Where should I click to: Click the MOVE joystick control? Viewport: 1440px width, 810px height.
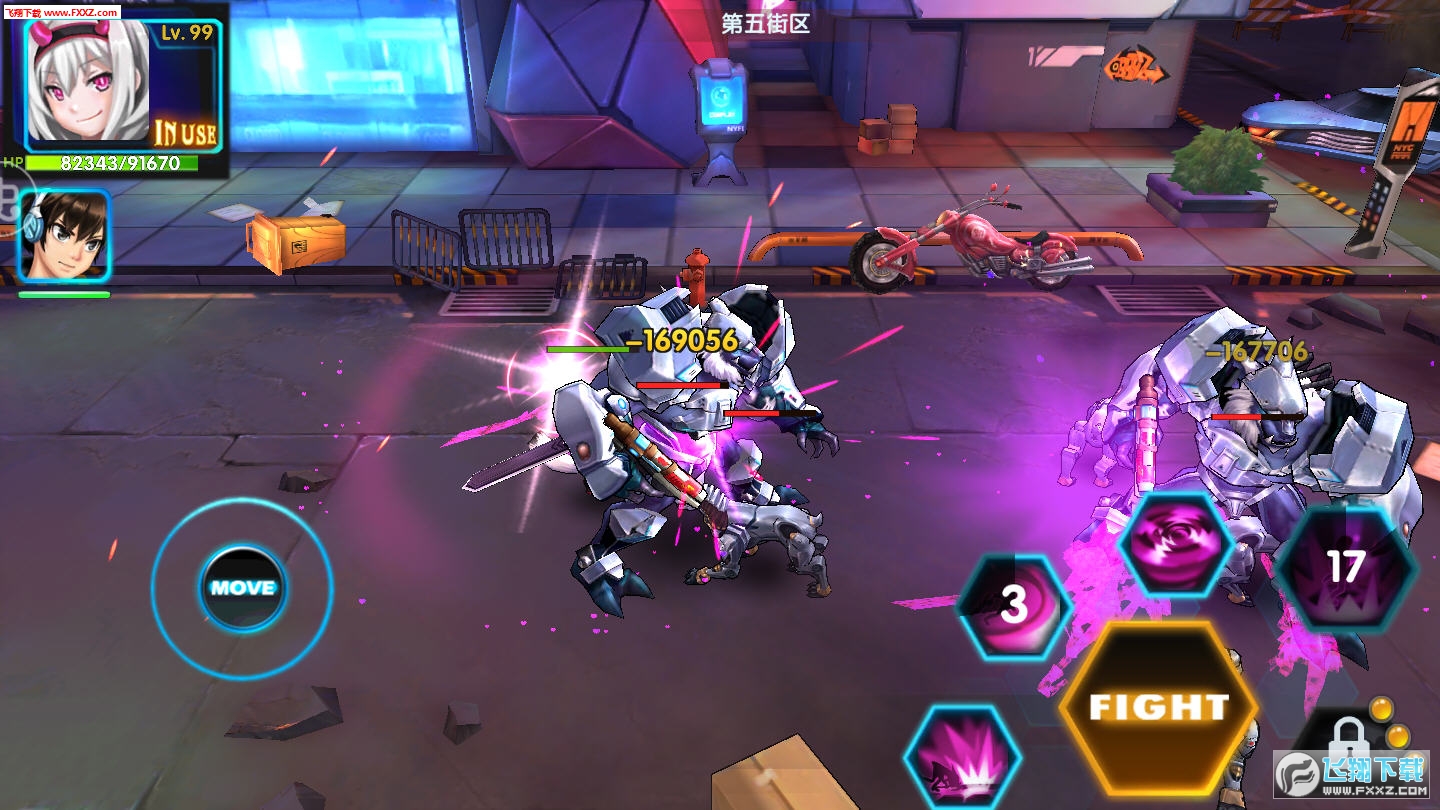click(242, 588)
